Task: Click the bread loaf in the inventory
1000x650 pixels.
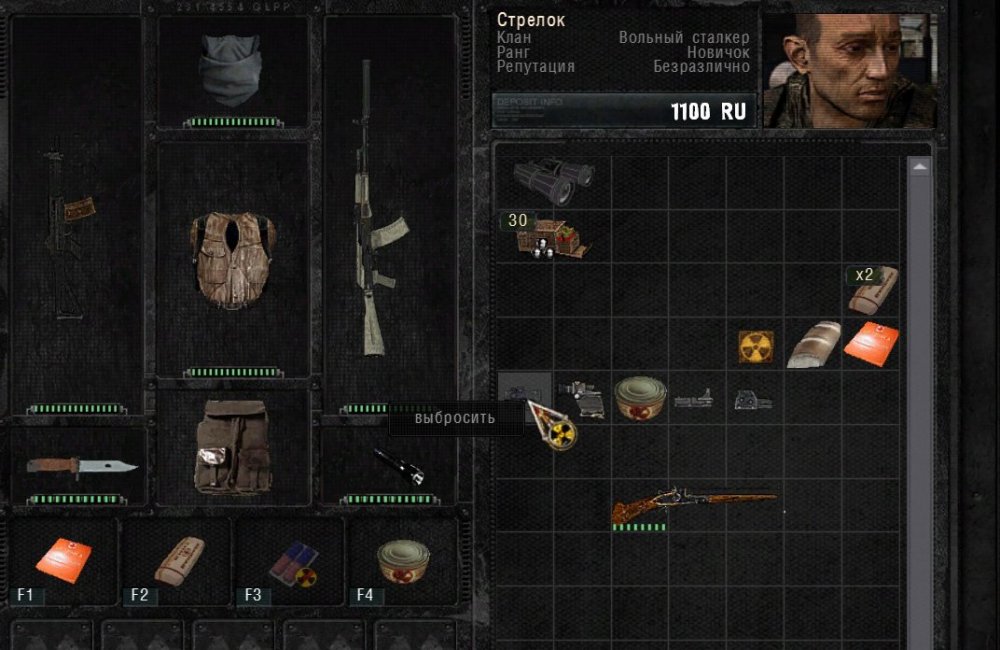Action: [812, 345]
